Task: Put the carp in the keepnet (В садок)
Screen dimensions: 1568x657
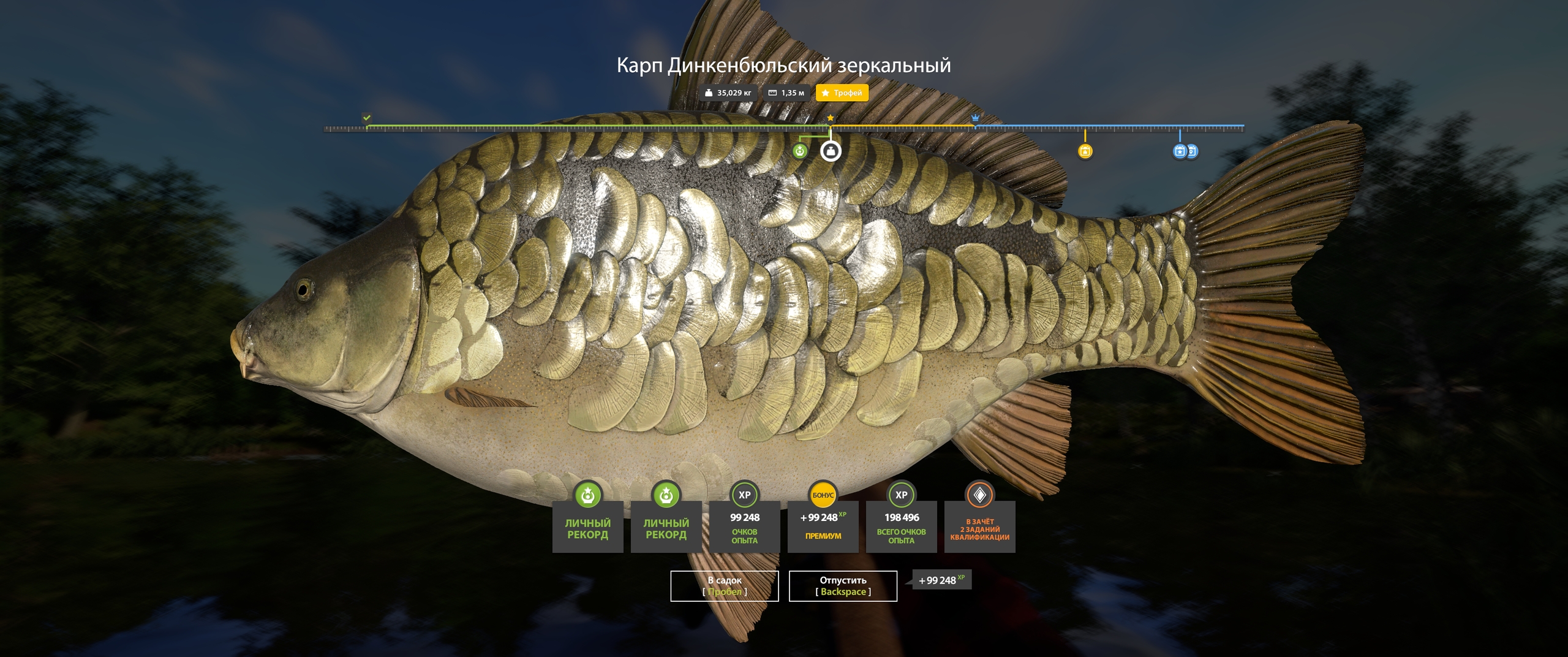Action: click(x=724, y=586)
